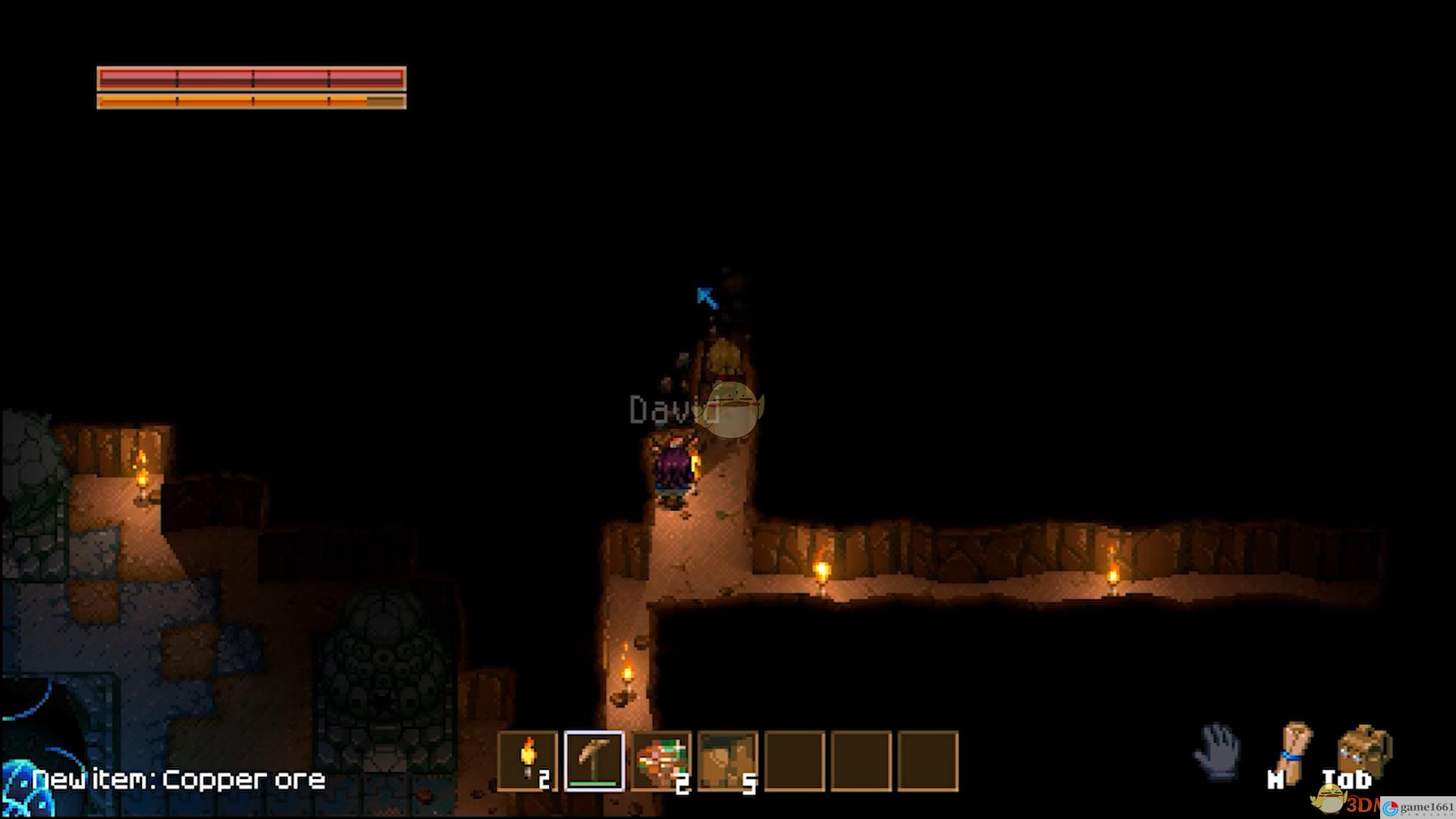Click the grey glove hand icon
This screenshot has width=1456, height=819.
click(x=1218, y=751)
